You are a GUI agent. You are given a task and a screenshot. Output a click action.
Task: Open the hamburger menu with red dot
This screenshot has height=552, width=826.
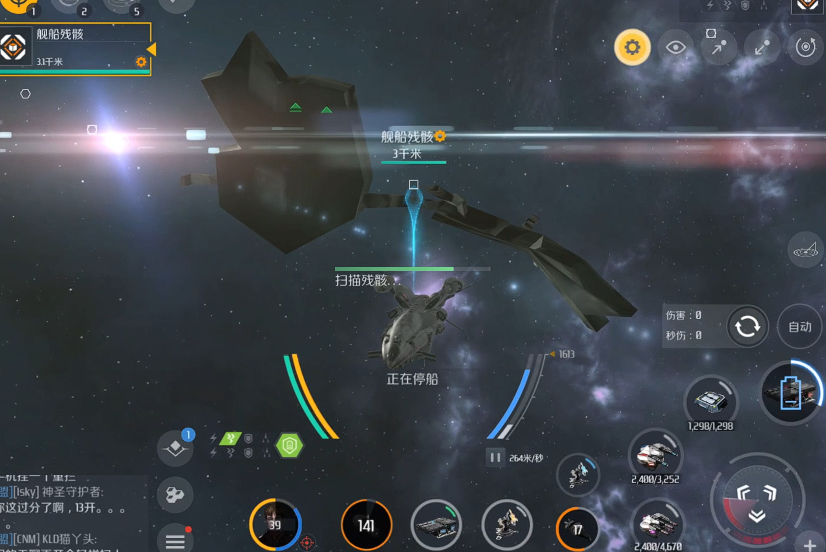(x=175, y=539)
